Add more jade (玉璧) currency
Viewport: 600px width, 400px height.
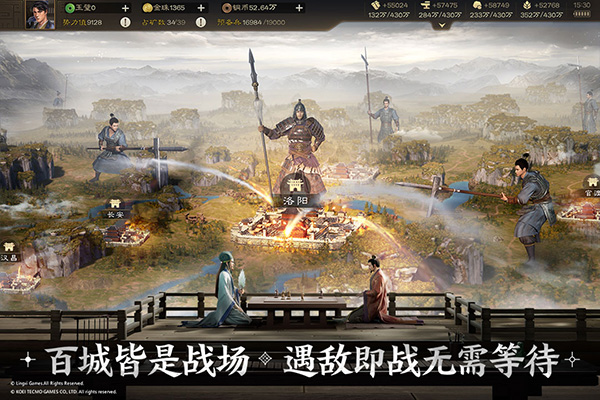tap(125, 8)
